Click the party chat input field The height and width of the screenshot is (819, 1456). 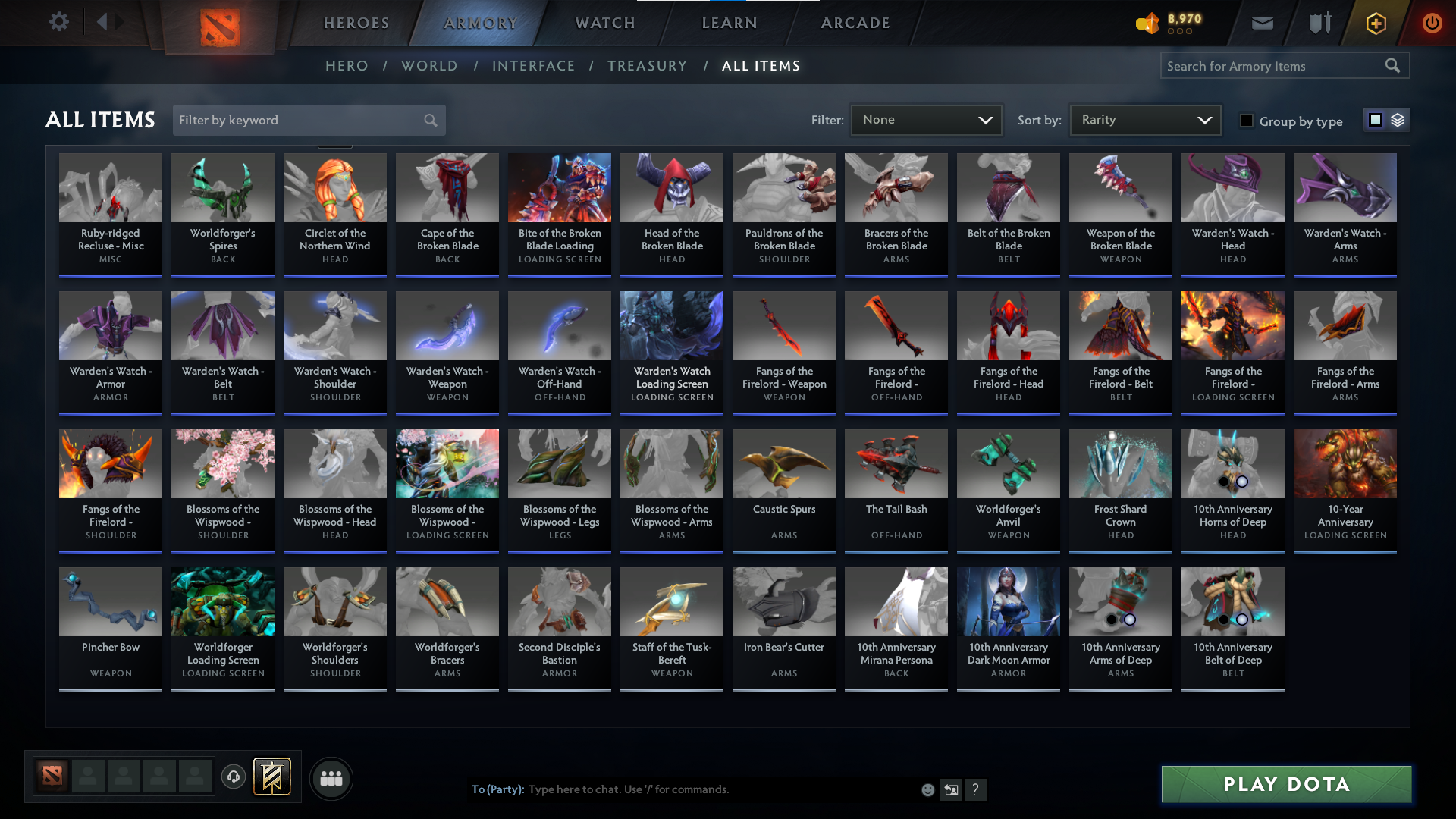coord(682,789)
